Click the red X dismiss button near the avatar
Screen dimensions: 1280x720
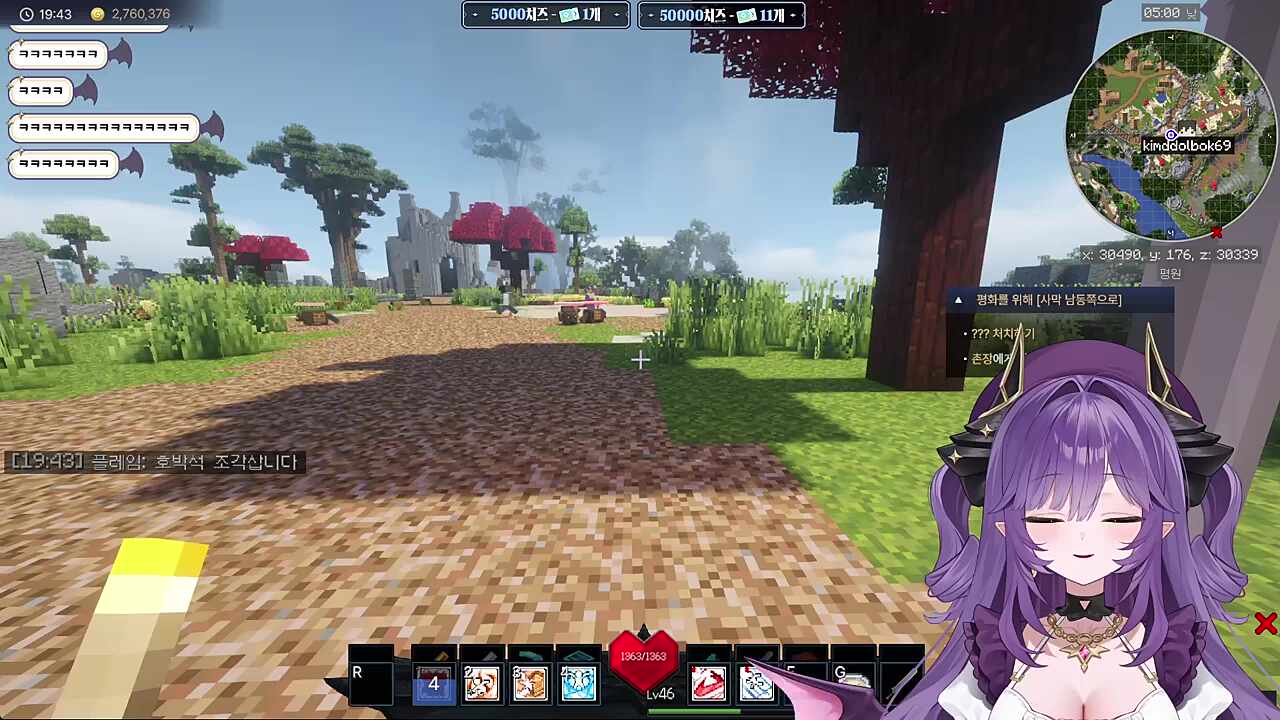point(1265,624)
